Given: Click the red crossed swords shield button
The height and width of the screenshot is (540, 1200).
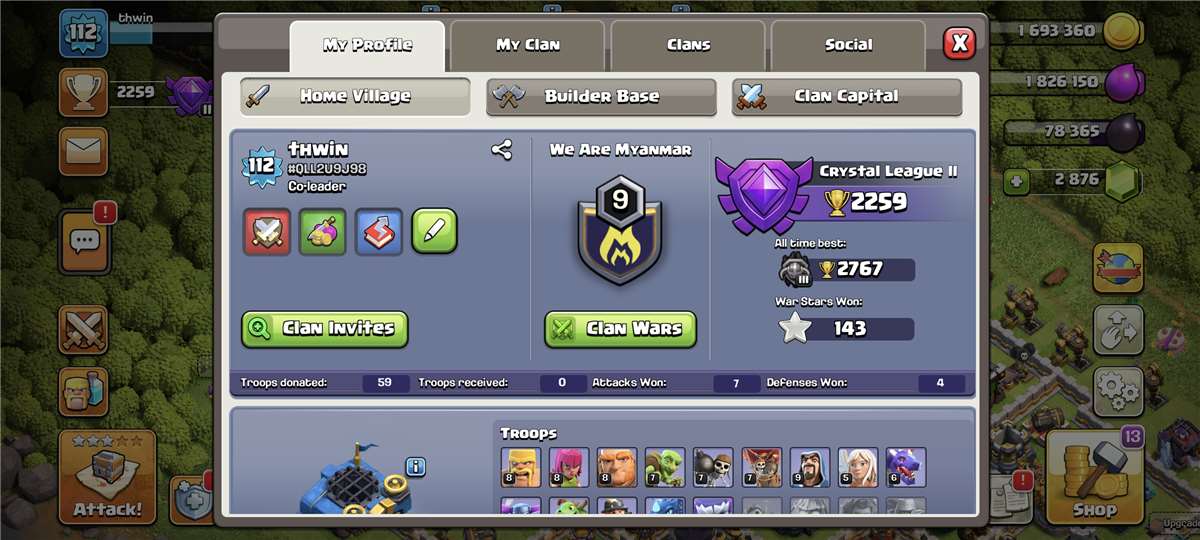Looking at the screenshot, I should 267,232.
